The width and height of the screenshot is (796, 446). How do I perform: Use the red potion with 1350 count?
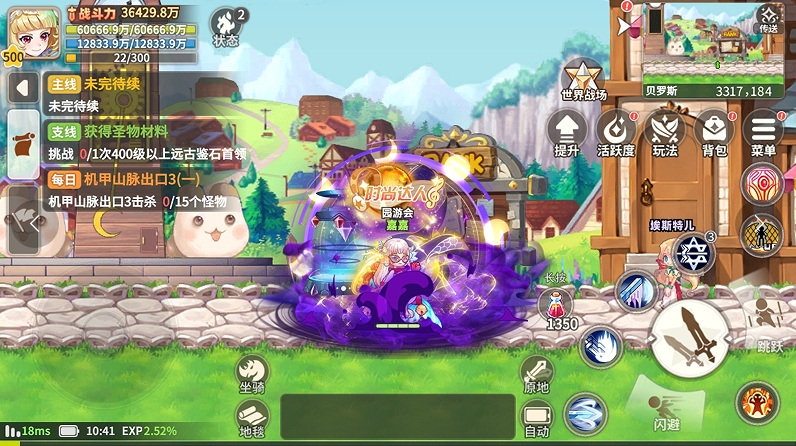click(562, 306)
